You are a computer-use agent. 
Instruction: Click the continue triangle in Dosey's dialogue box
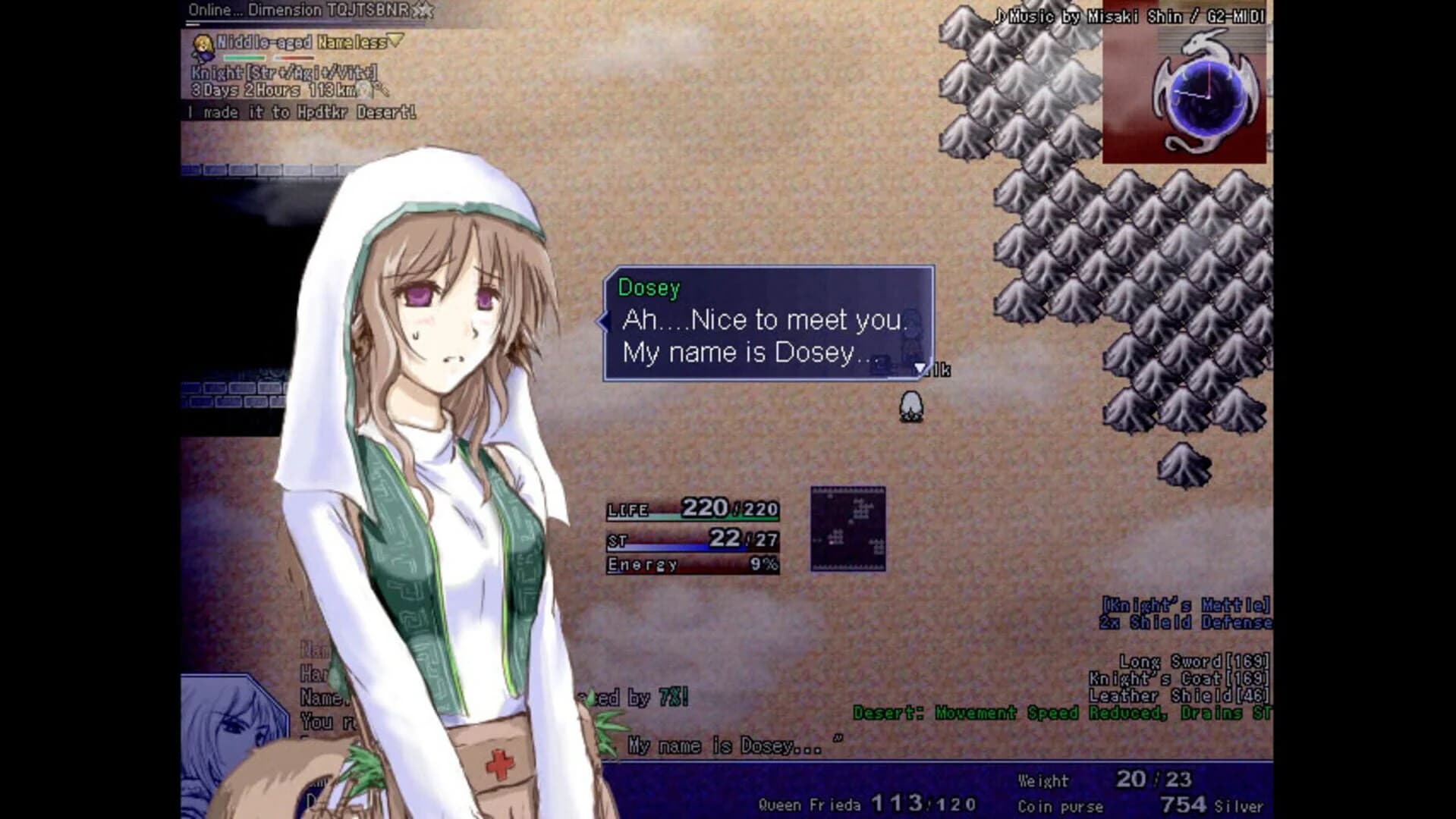[x=920, y=367]
